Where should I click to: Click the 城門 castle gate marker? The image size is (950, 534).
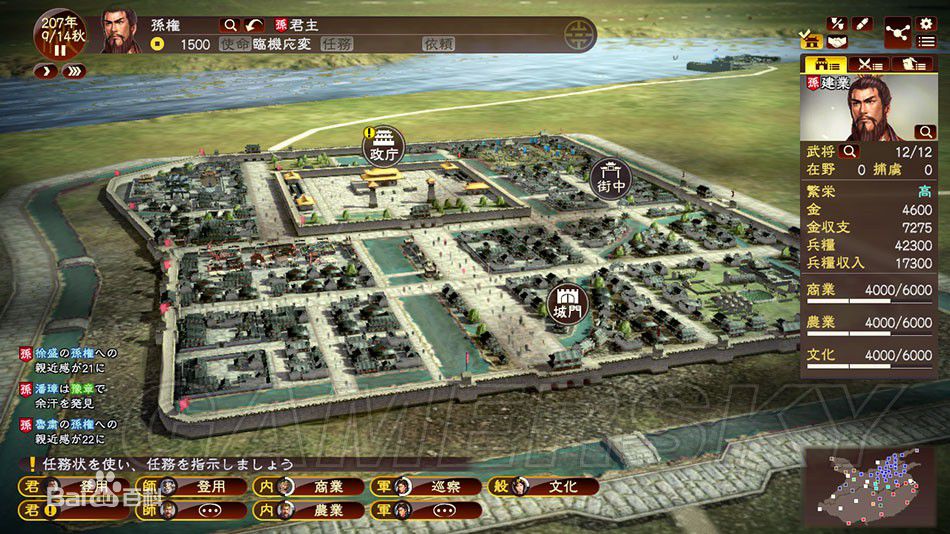568,304
